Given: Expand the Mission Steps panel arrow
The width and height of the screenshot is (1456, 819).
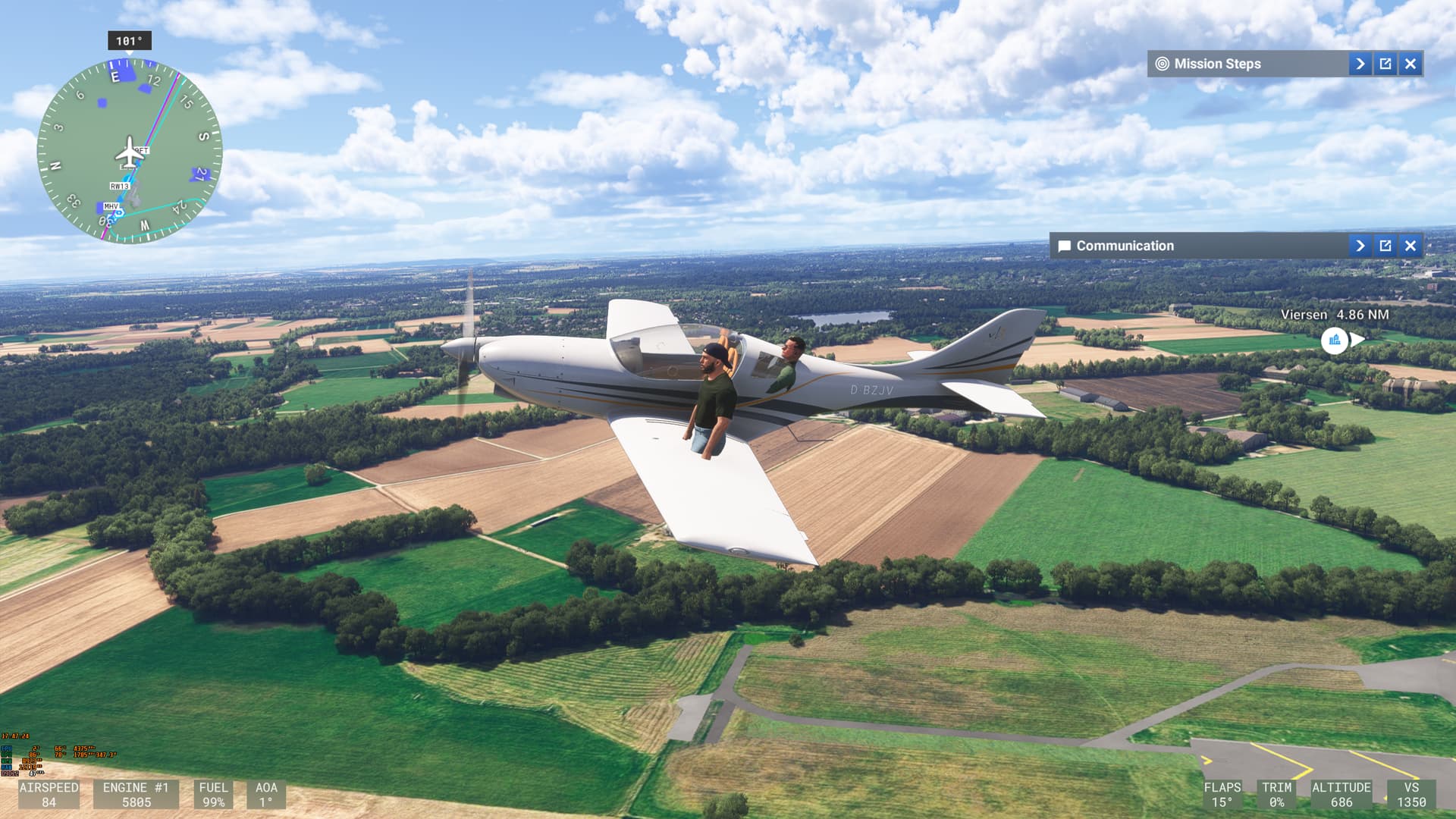Looking at the screenshot, I should tap(1360, 64).
